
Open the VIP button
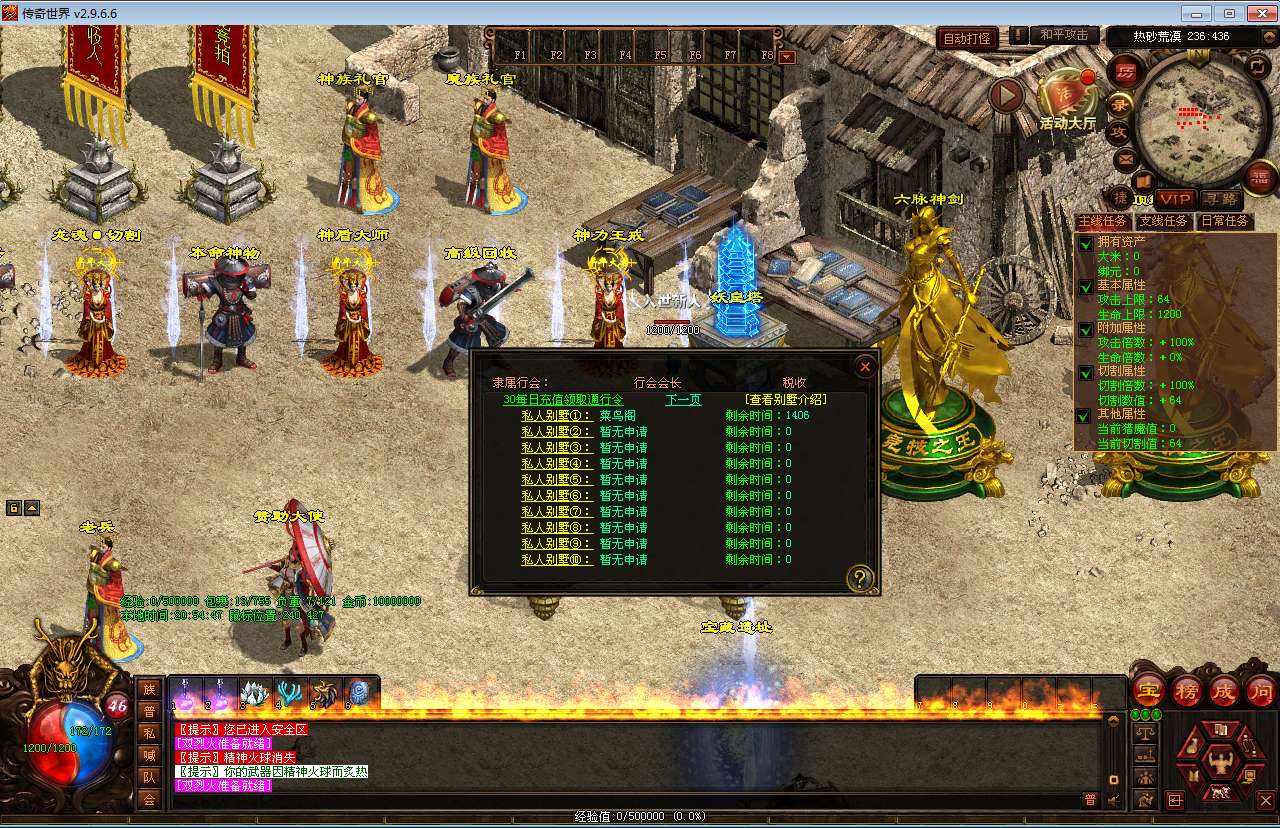[1175, 200]
